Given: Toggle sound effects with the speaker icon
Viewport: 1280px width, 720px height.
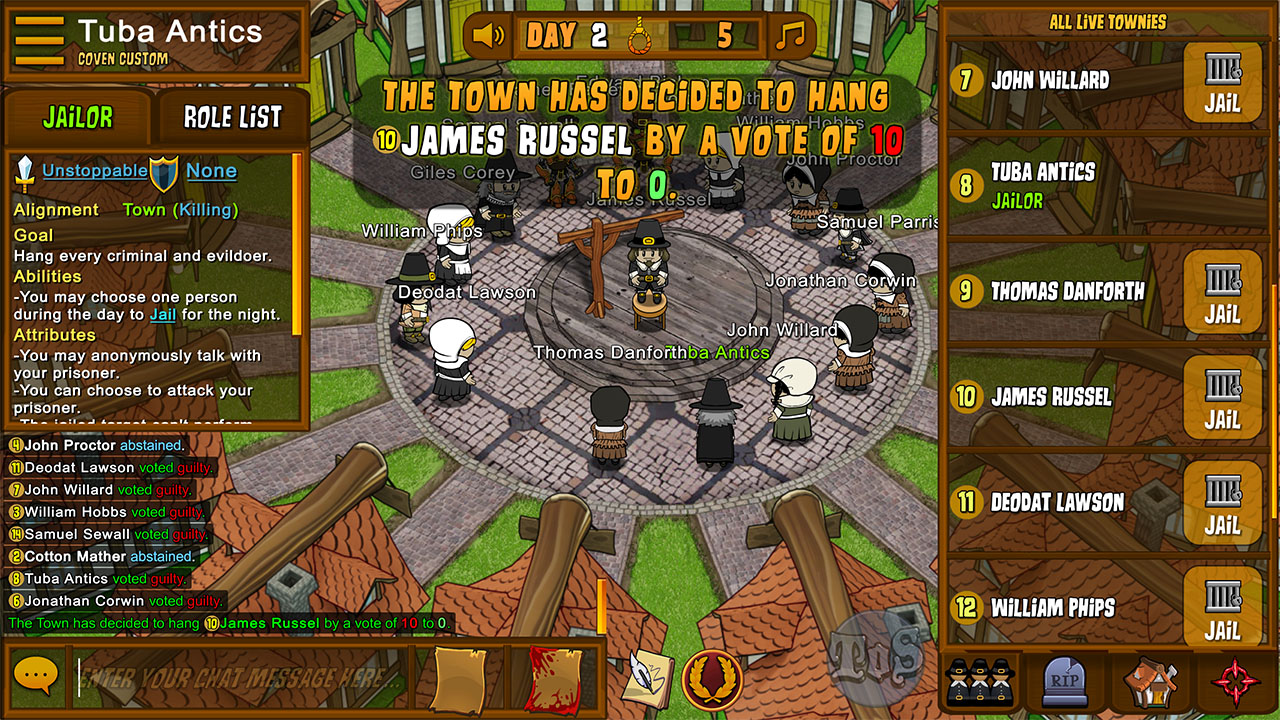Looking at the screenshot, I should tap(489, 37).
